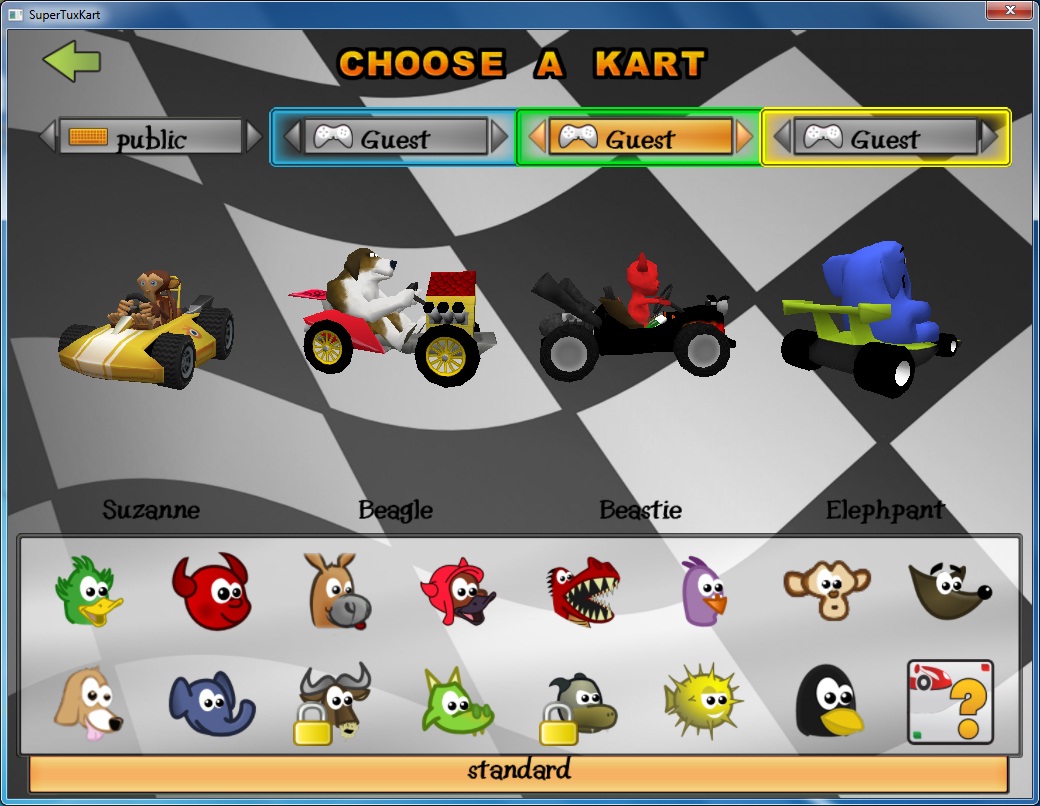The width and height of the screenshot is (1040, 806).
Task: Open the public player name selector
Action: click(151, 138)
